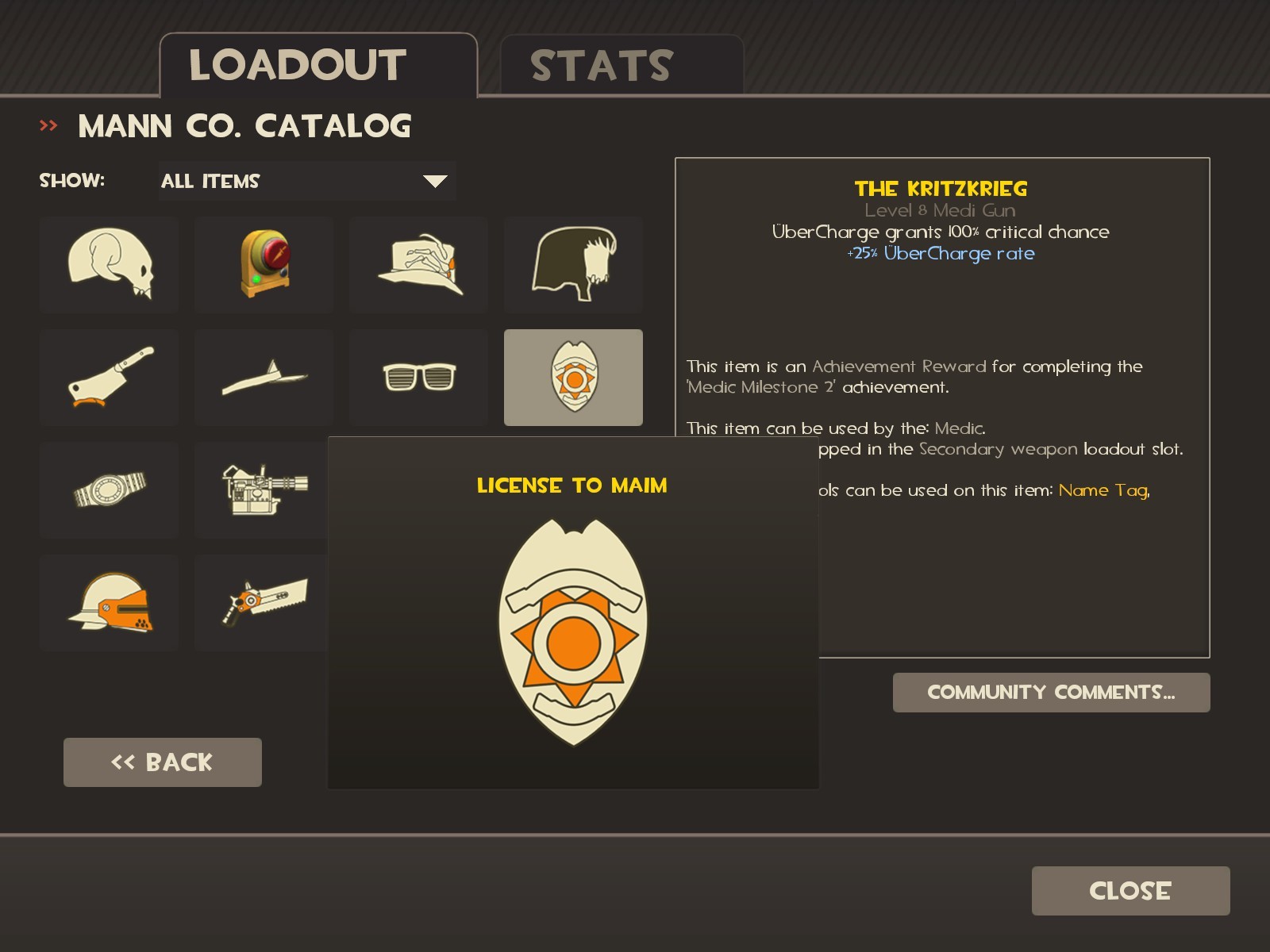Expand the Mann Co. Catalog breadcrumb arrows
This screenshot has height=952, width=1270.
(x=49, y=125)
